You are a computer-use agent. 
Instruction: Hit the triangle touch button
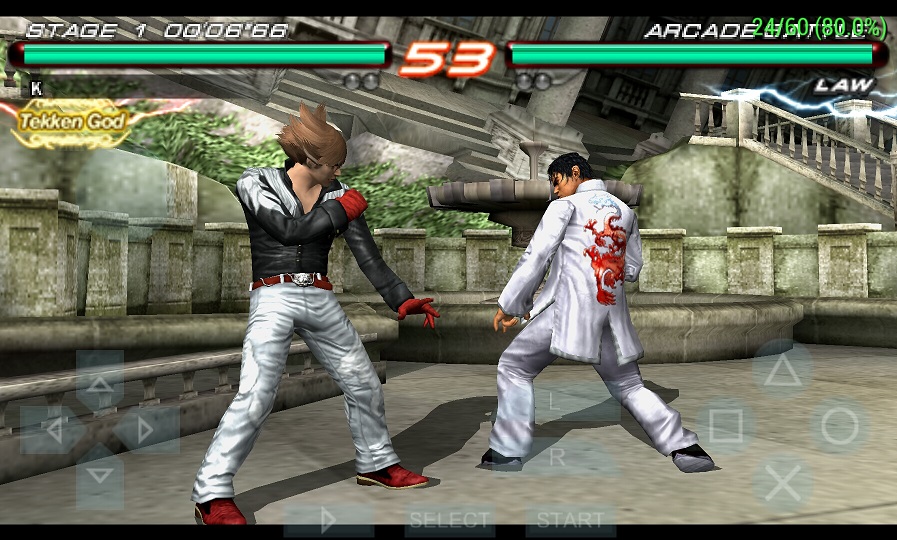782,371
